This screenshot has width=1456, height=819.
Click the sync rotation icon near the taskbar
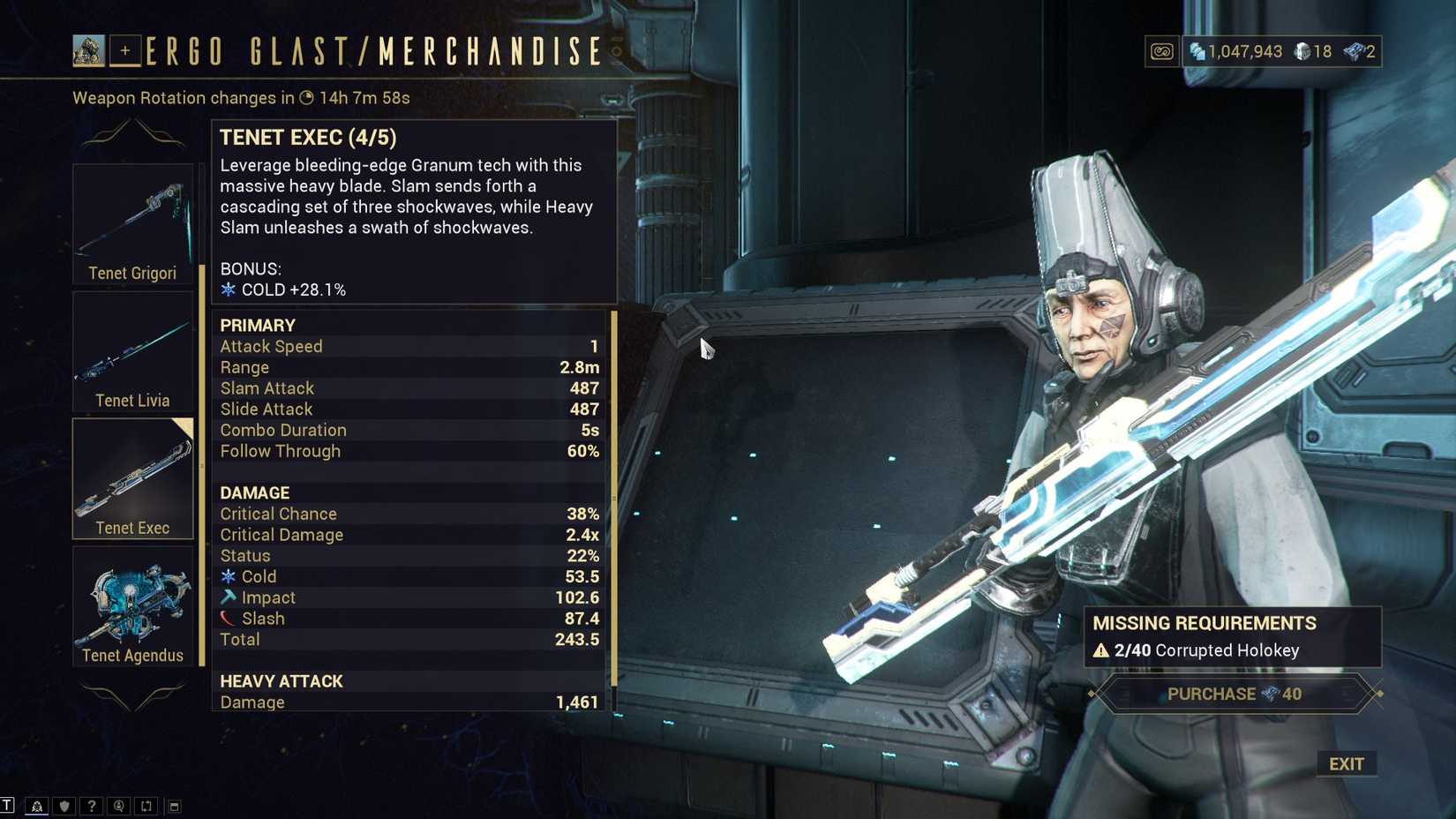[146, 806]
